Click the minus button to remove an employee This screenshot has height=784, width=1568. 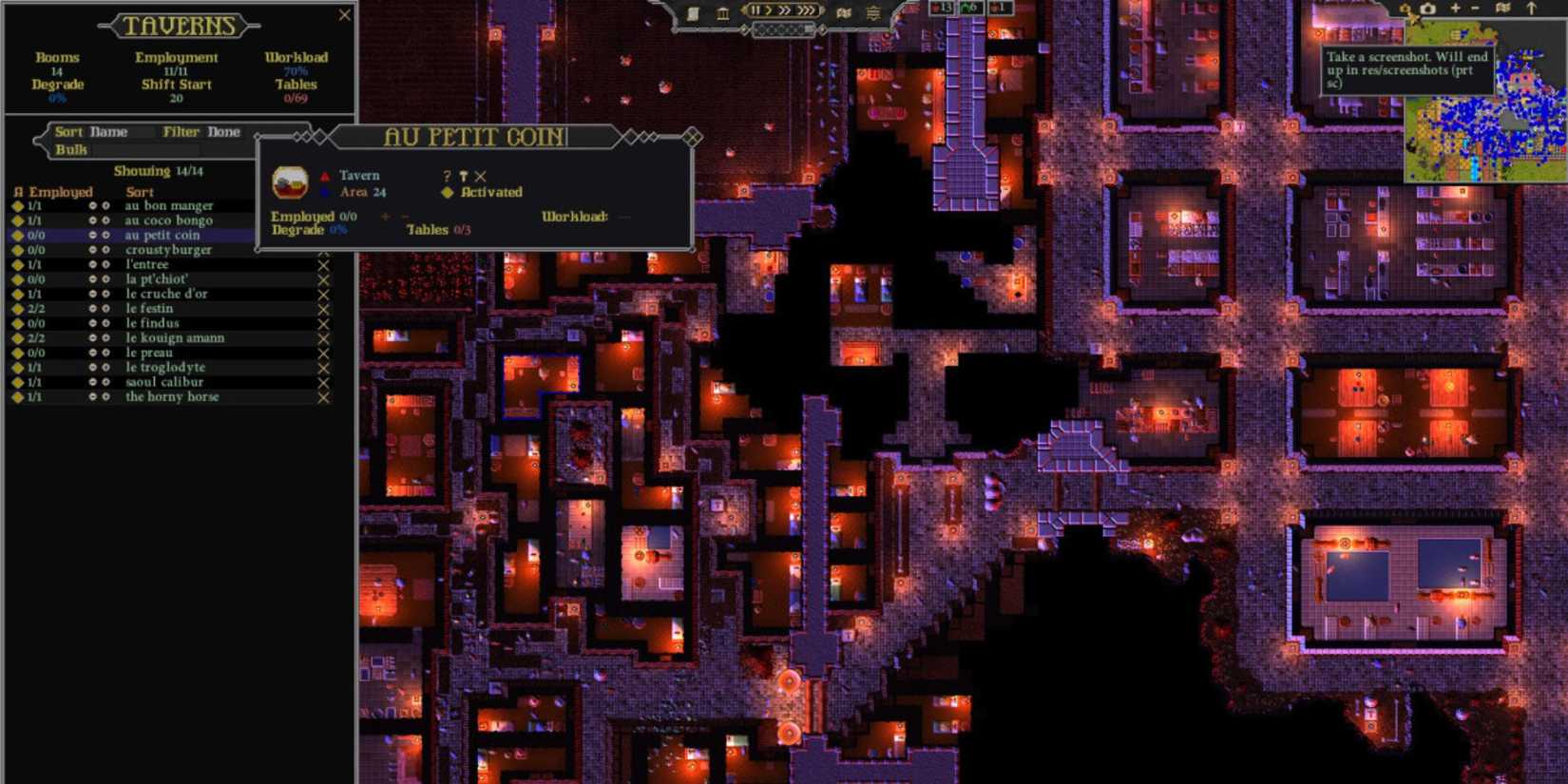pyautogui.click(x=404, y=217)
